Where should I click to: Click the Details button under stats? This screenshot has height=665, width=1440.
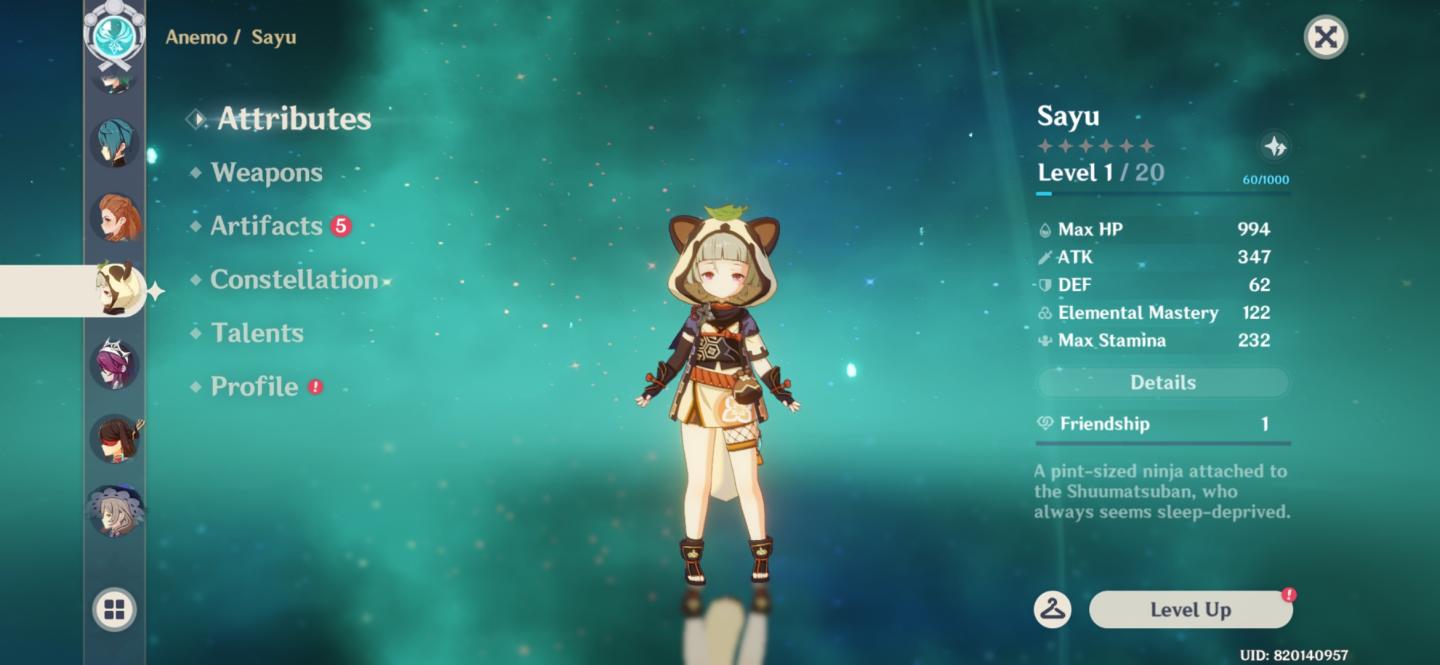pos(1162,383)
